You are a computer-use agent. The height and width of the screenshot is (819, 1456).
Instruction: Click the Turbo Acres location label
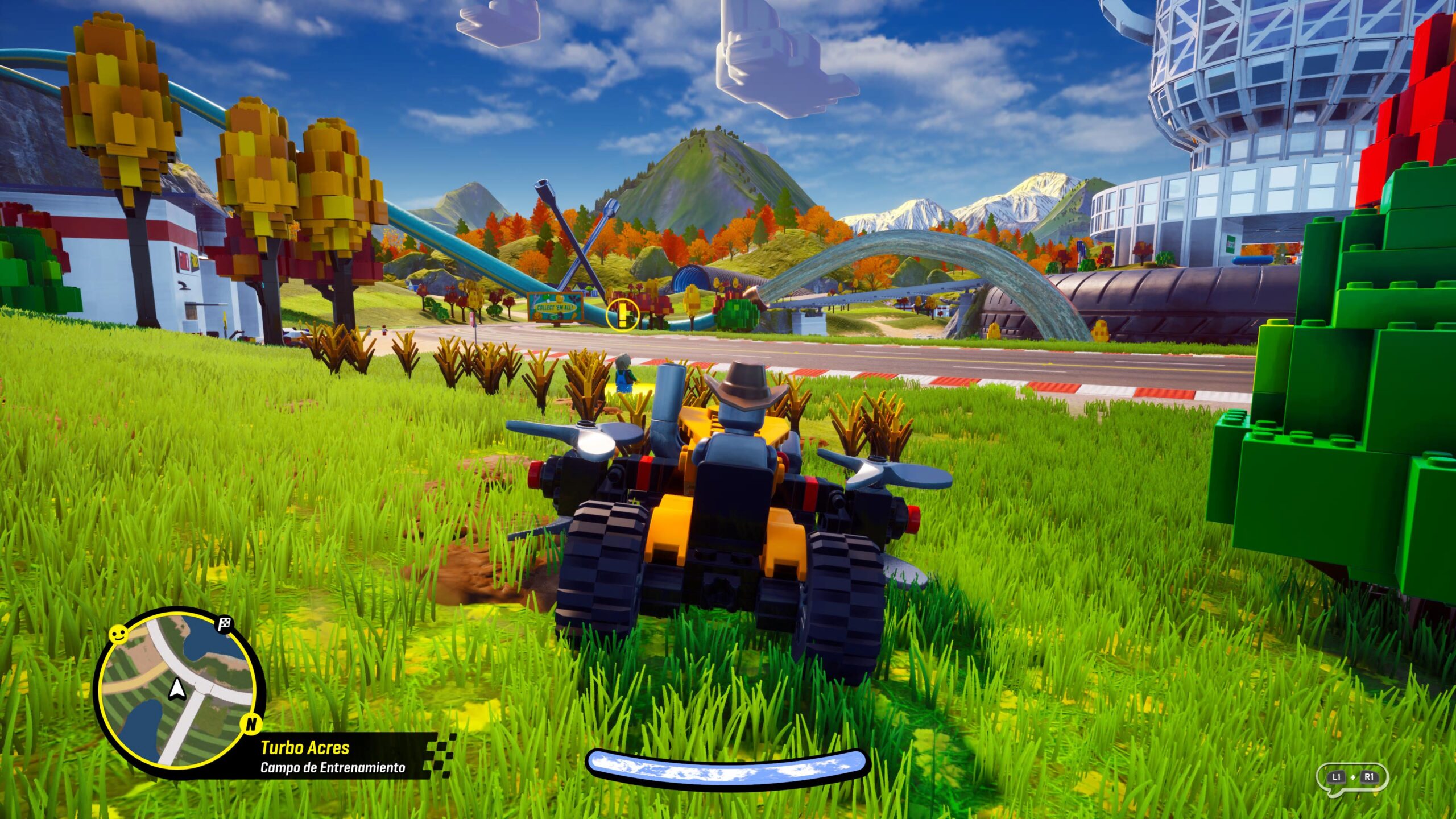tap(305, 747)
